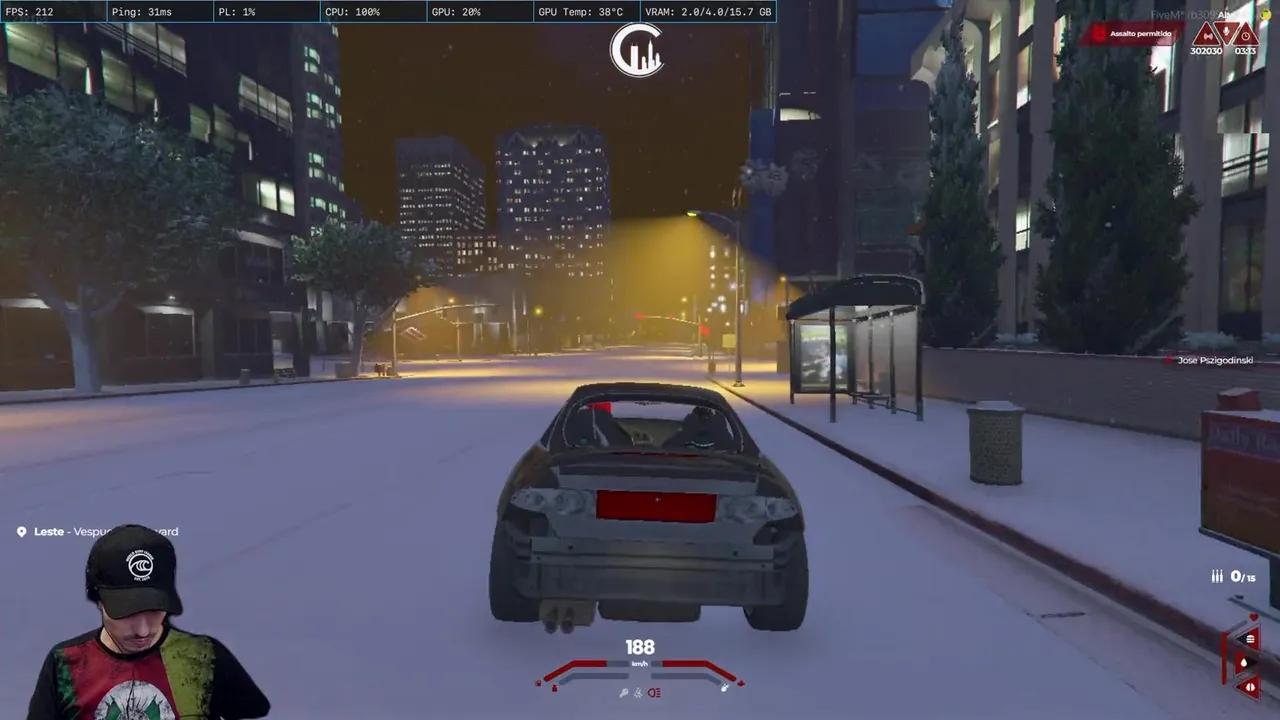Click the handcuffs icon above the money counter
The image size is (1280, 720).
point(1208,35)
